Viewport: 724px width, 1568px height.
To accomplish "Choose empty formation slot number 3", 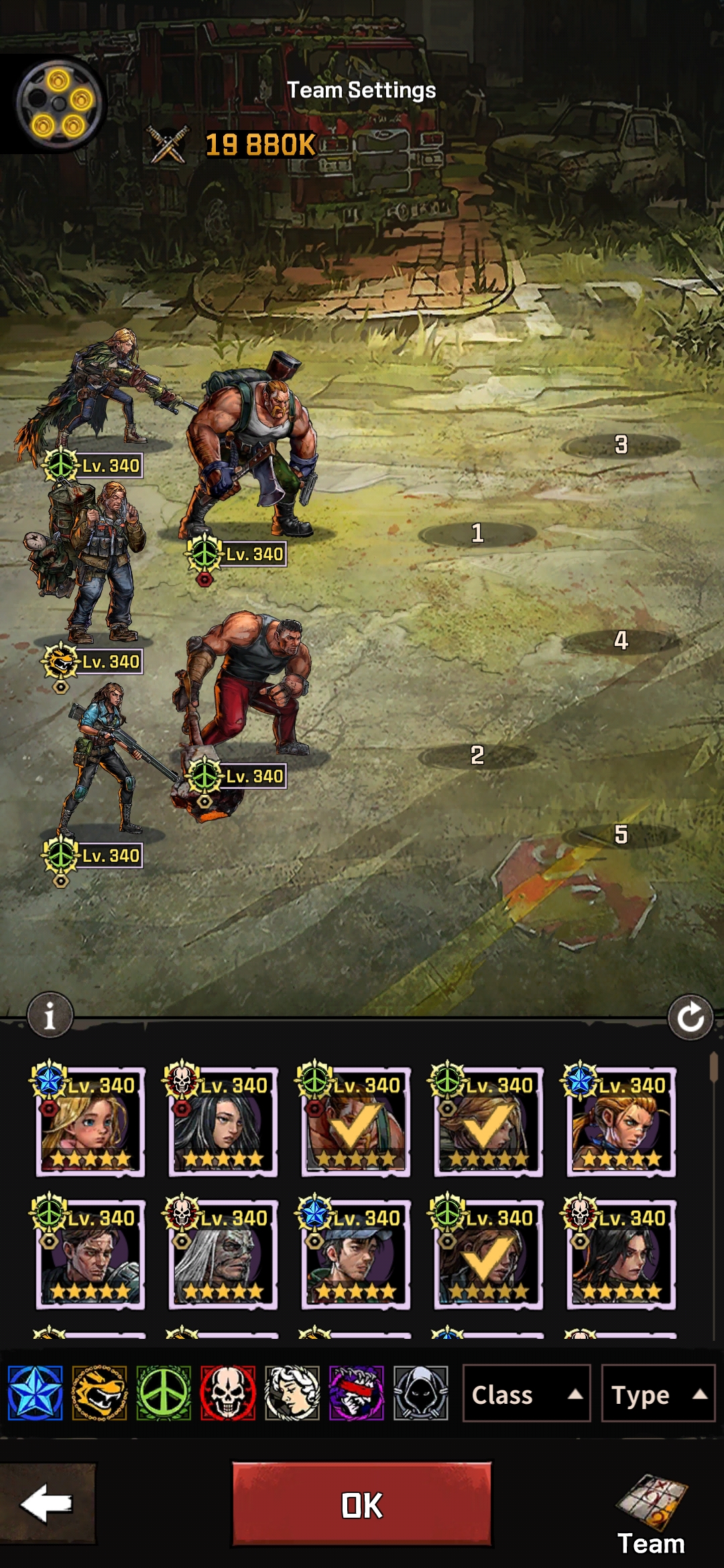I will coord(621,444).
